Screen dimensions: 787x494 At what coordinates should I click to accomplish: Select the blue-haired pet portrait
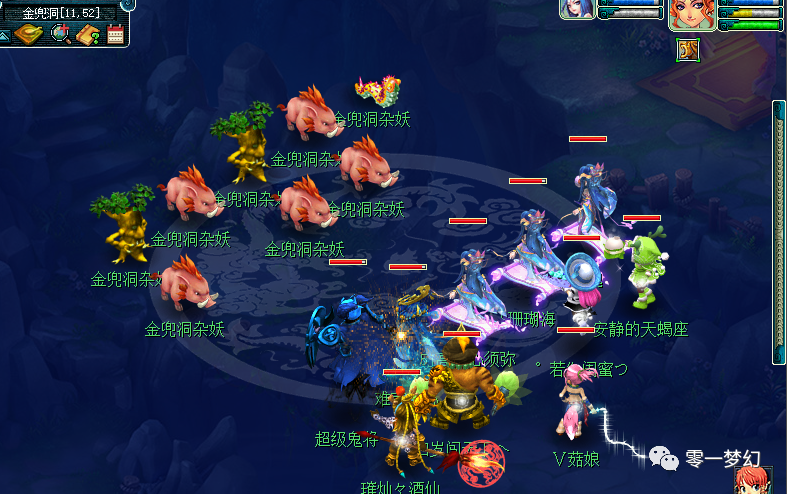[579, 9]
